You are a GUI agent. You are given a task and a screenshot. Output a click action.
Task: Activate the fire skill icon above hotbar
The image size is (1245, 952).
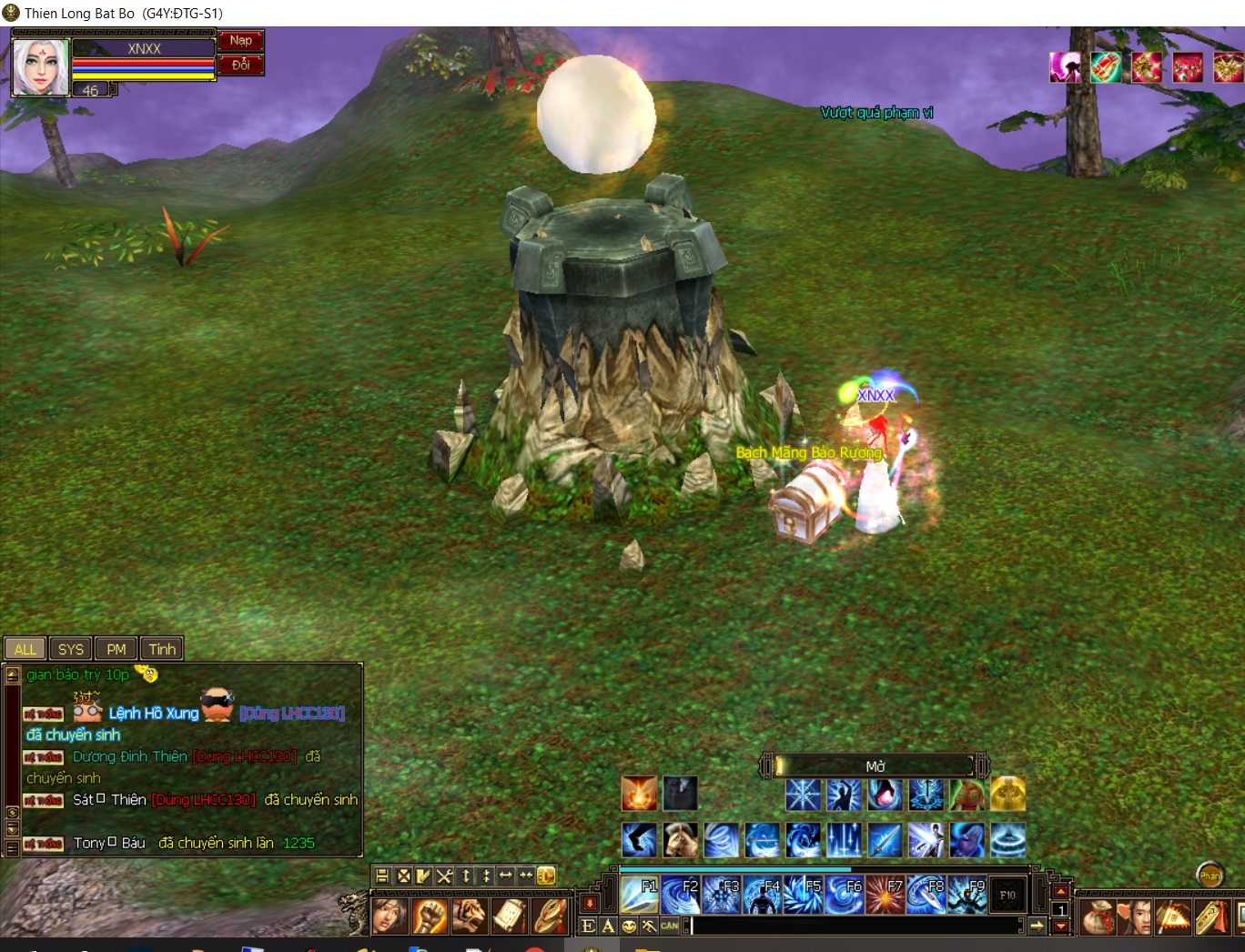[639, 794]
